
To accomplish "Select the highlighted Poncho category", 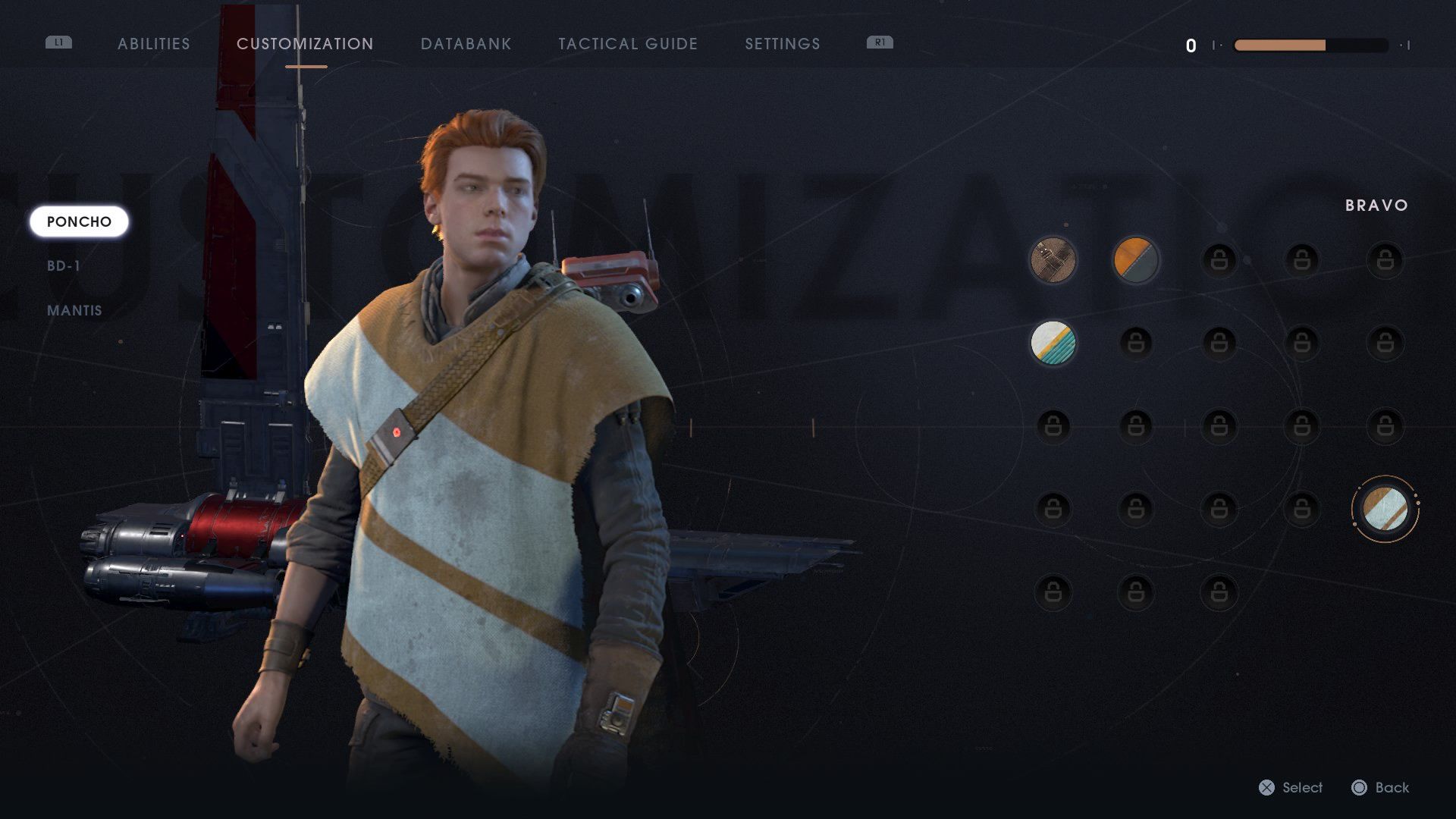I will click(x=79, y=221).
